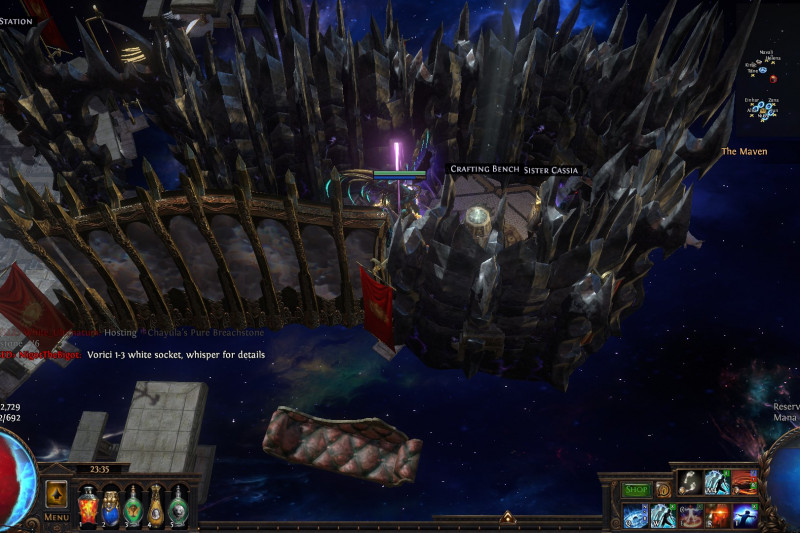This screenshot has width=800, height=533.
Task: Use the blue flask in slot 2
Action: 110,503
